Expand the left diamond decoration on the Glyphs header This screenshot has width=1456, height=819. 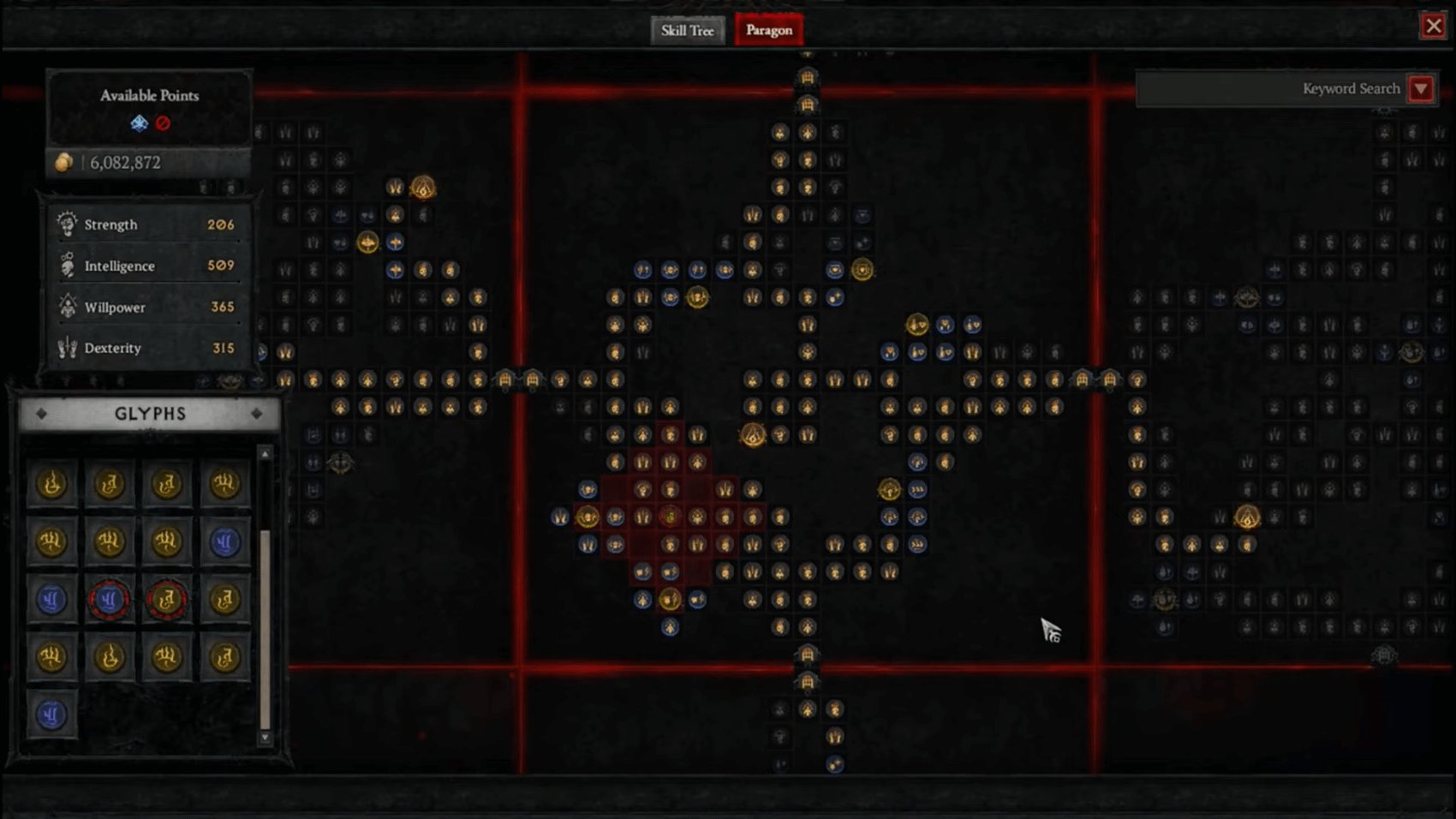tap(40, 414)
